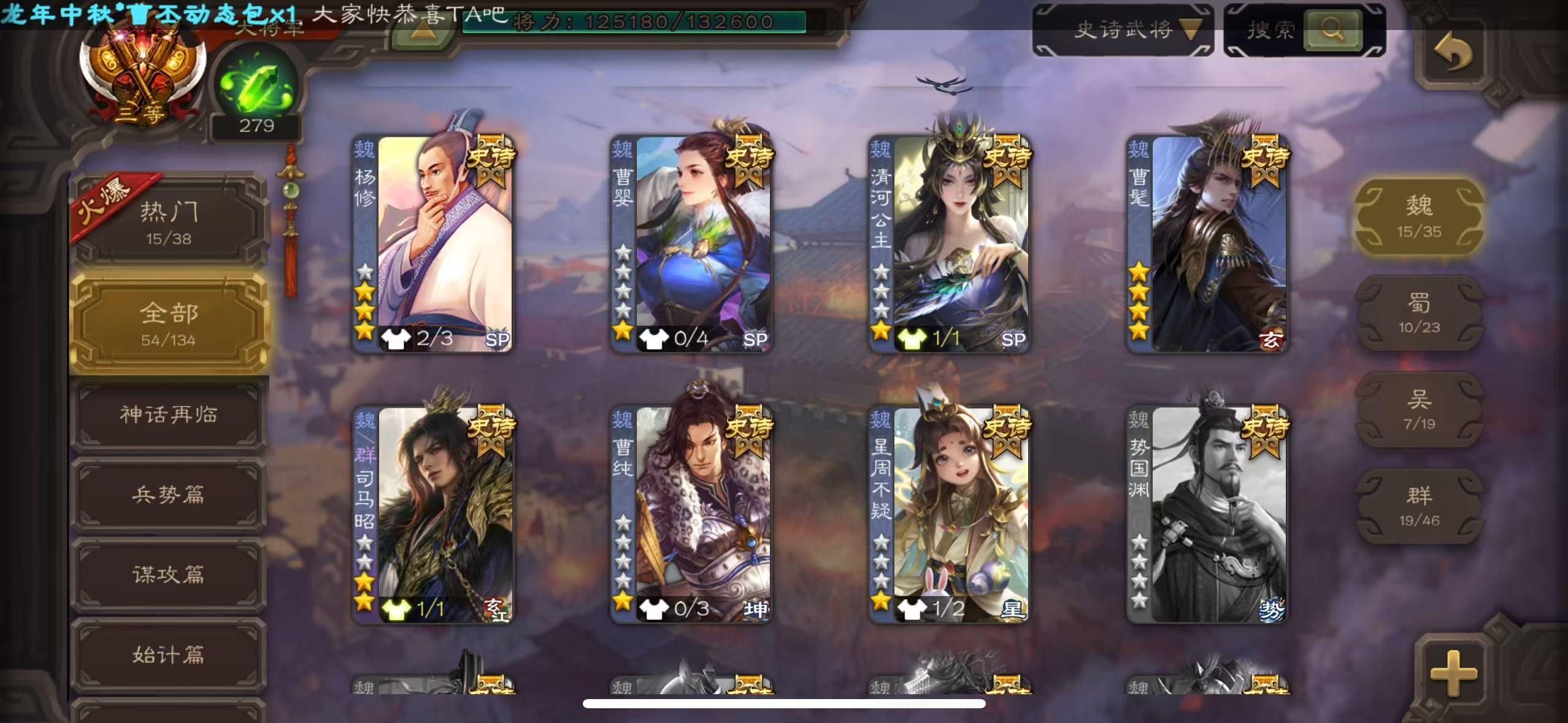The width and height of the screenshot is (1568, 723).
Task: Show the 谋攻篇 hero list
Action: (169, 574)
